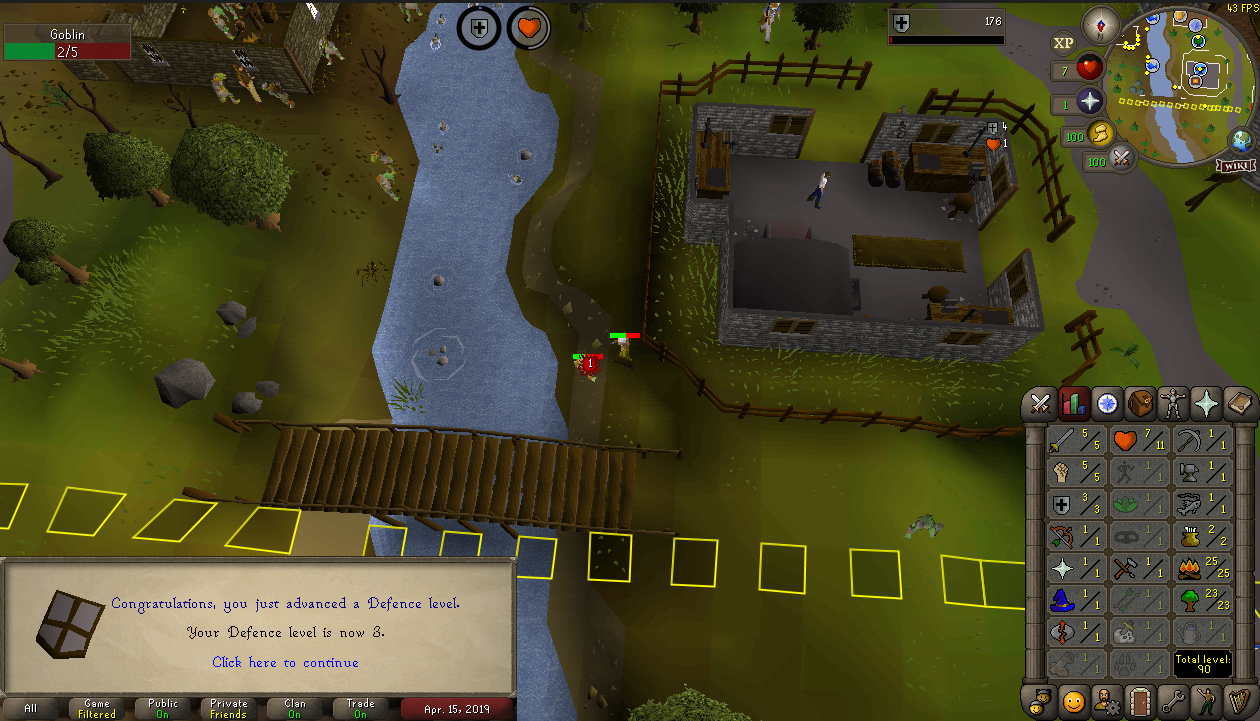
Task: Switch to the Inventory backpack tab
Action: 1140,403
